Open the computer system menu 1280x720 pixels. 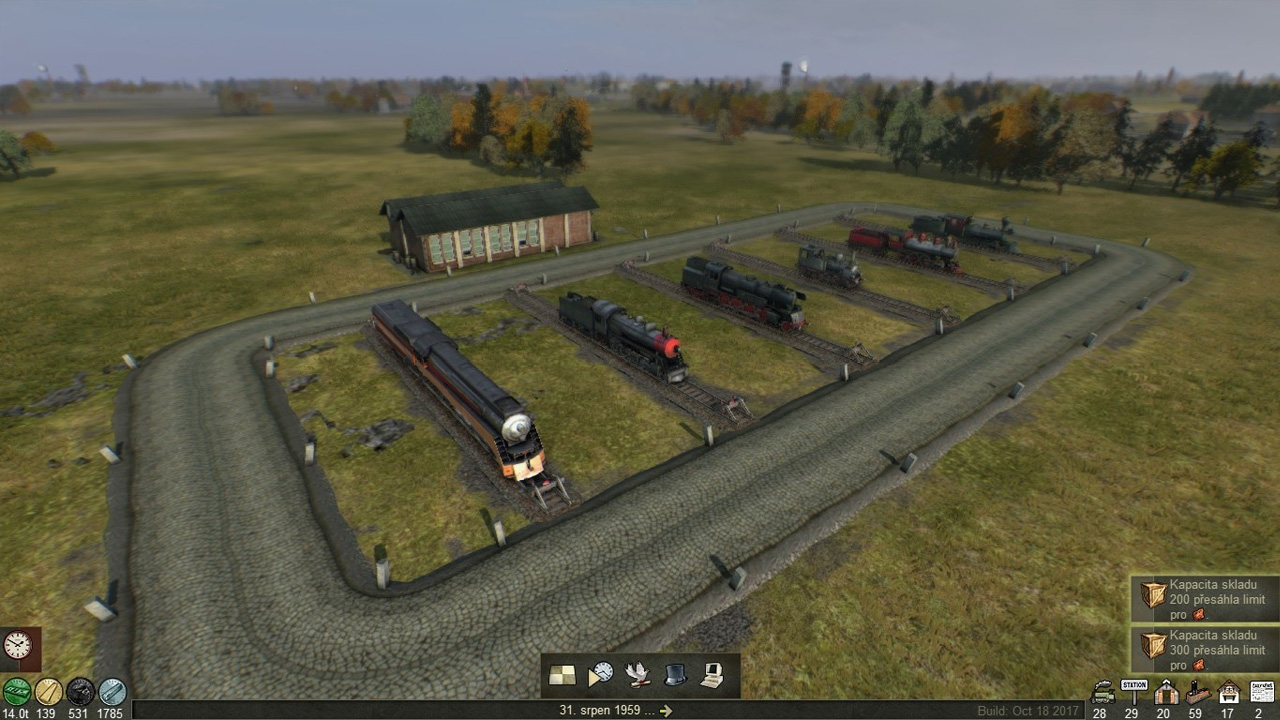point(712,675)
